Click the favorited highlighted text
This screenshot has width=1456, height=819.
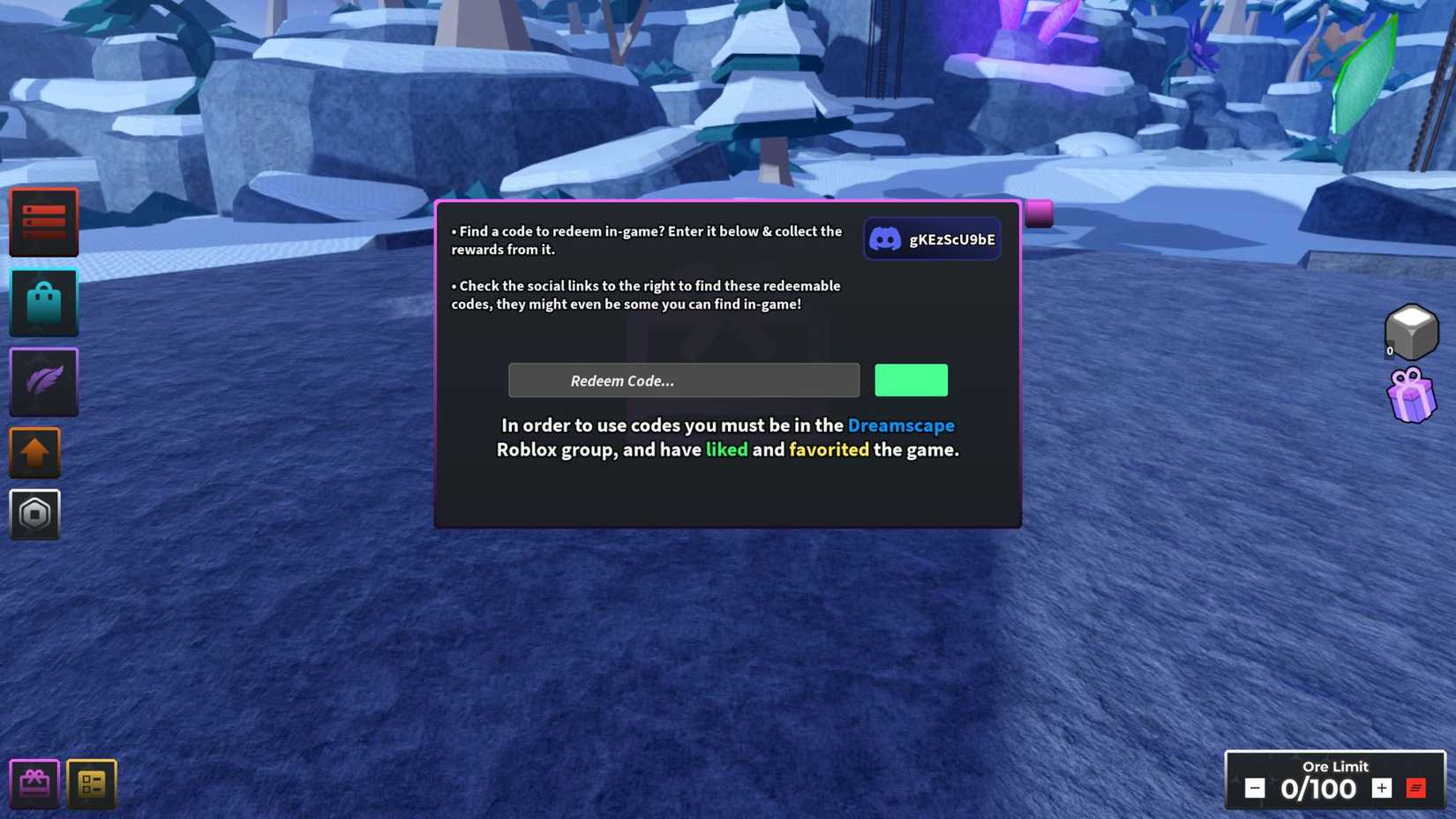(828, 449)
